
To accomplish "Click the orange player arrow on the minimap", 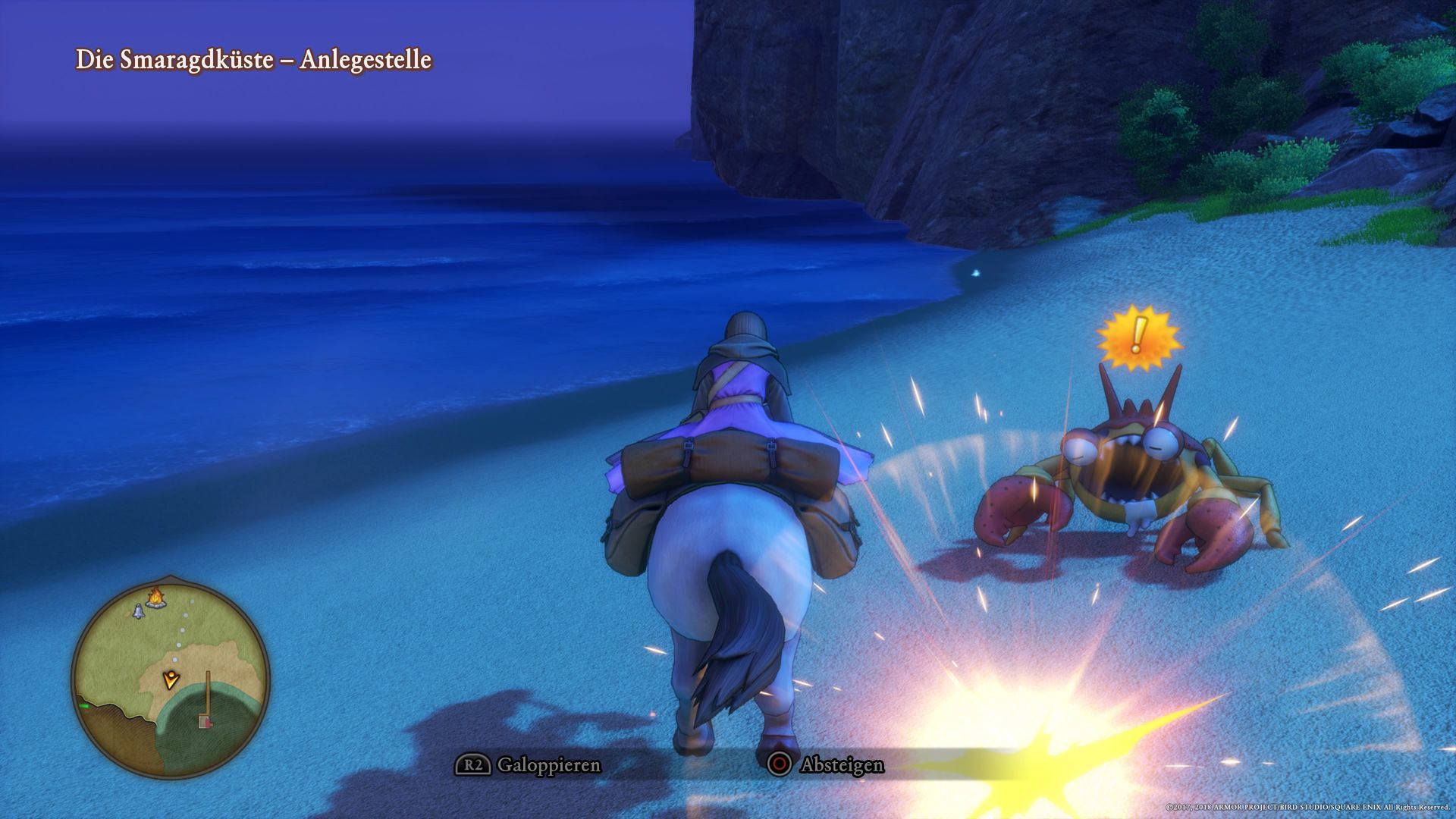I will [x=172, y=679].
